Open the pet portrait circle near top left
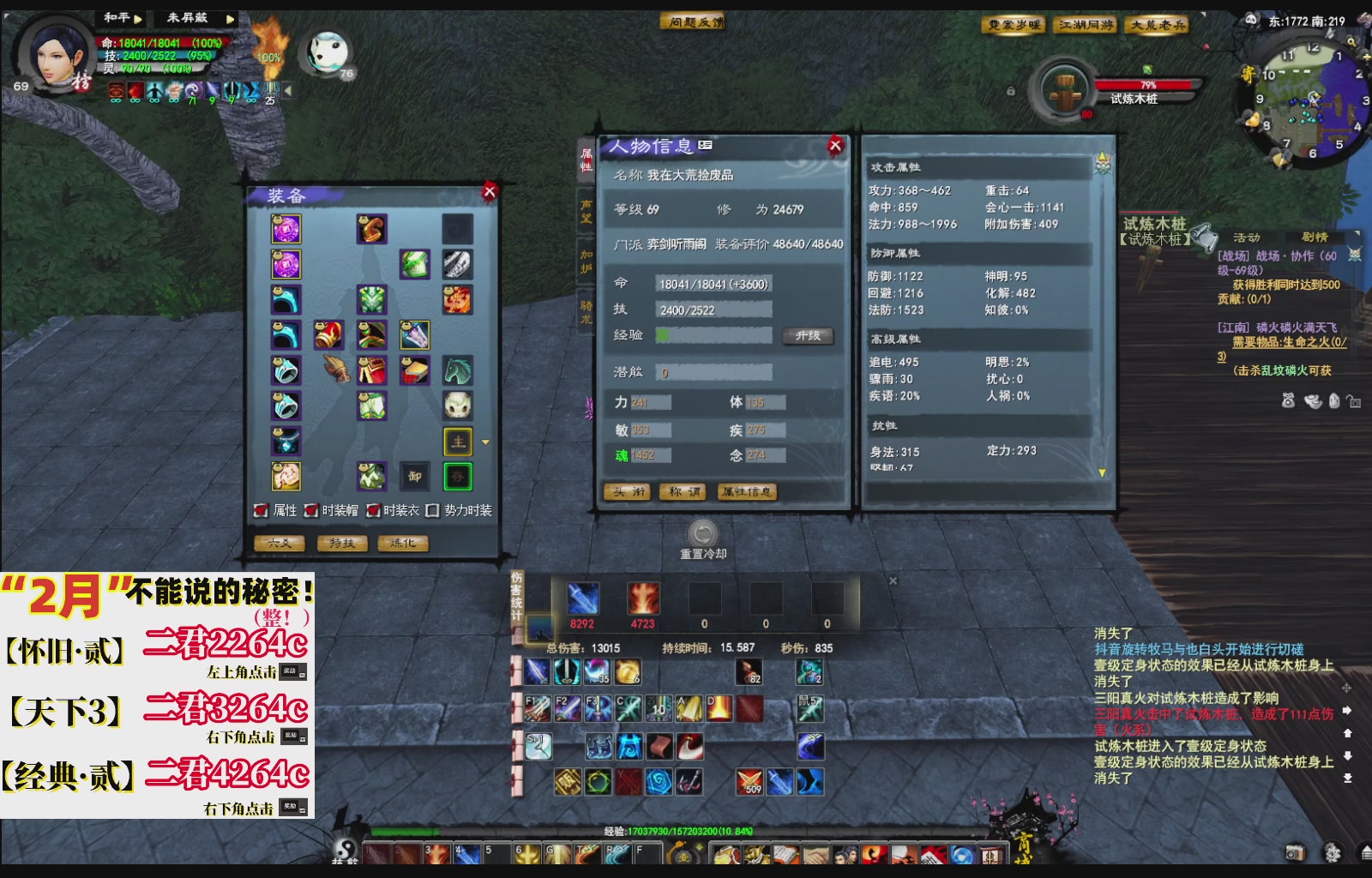This screenshot has width=1372, height=878. (328, 53)
